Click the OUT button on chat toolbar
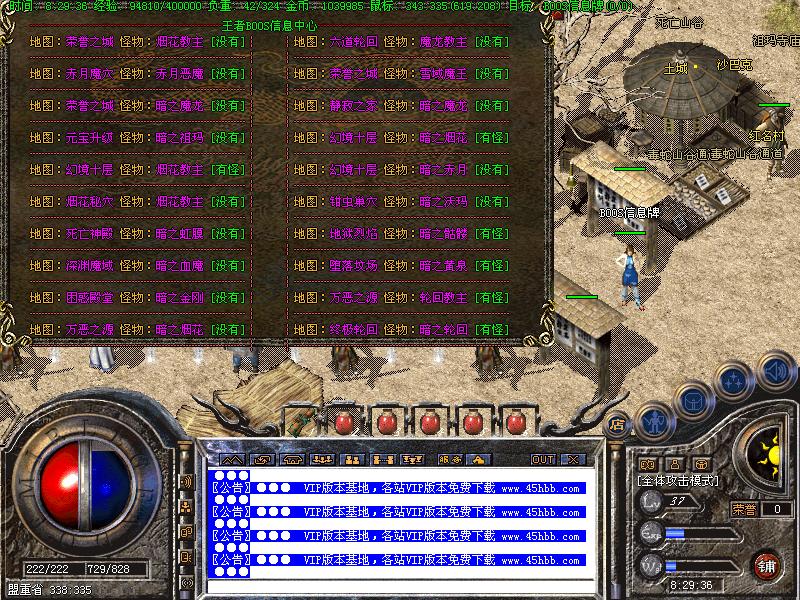 (x=543, y=459)
